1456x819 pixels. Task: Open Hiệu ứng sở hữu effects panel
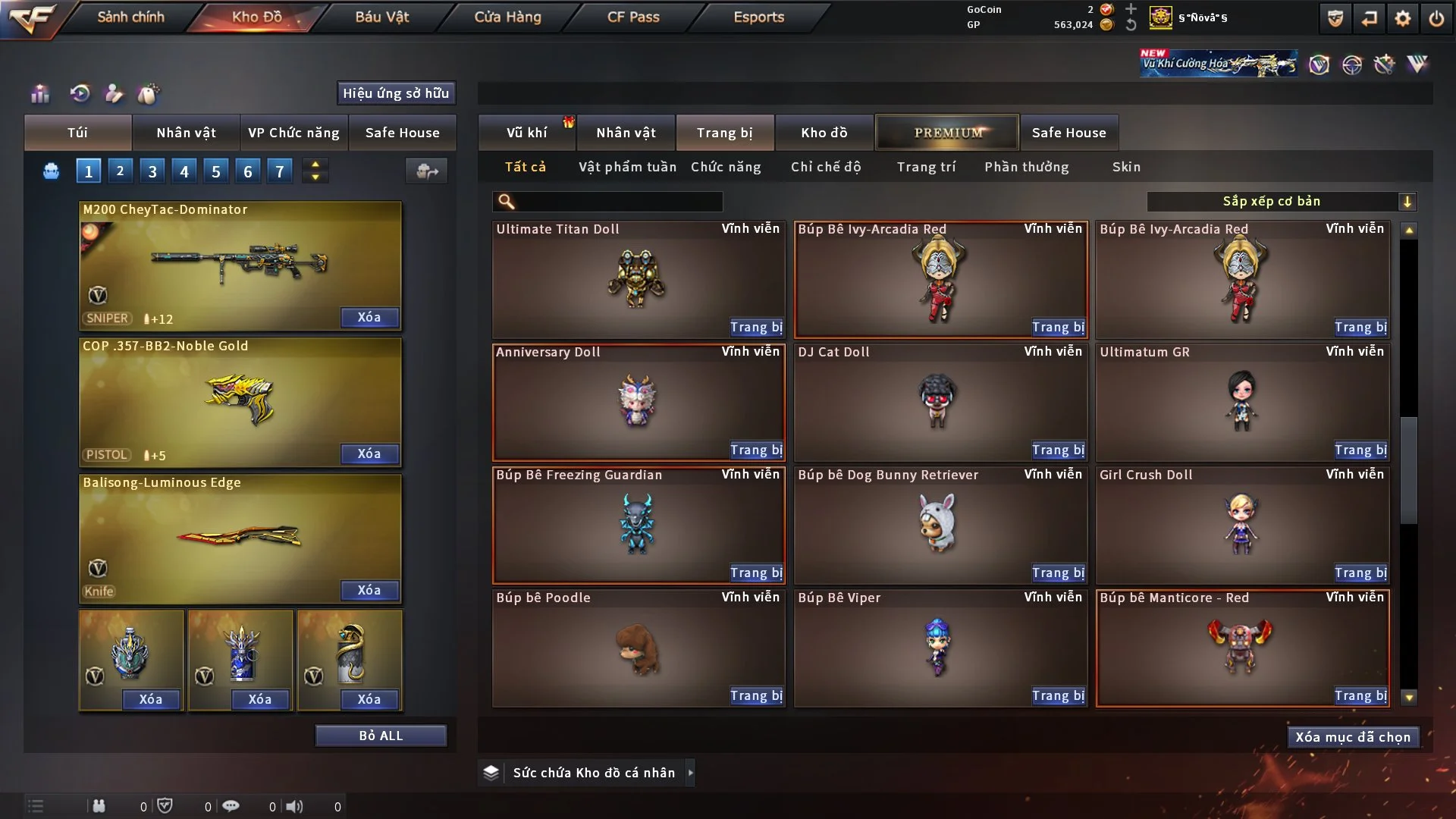tap(396, 93)
